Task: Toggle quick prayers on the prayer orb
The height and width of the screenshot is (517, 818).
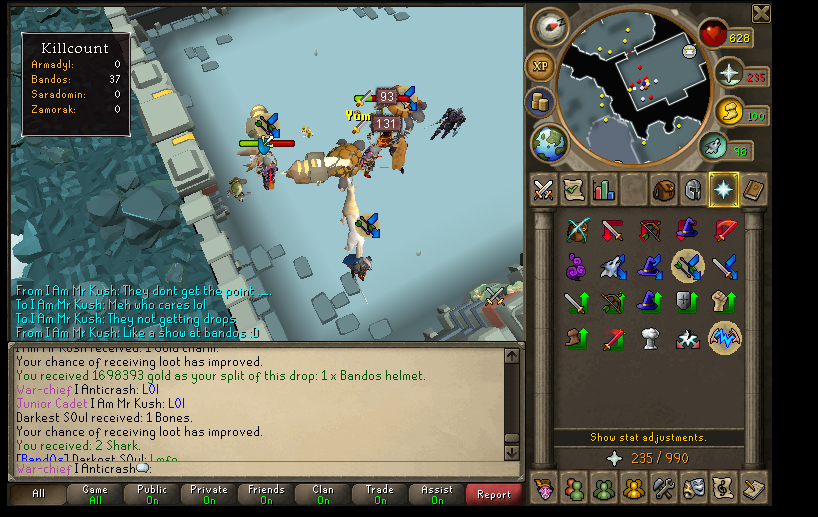Action: pos(727,75)
